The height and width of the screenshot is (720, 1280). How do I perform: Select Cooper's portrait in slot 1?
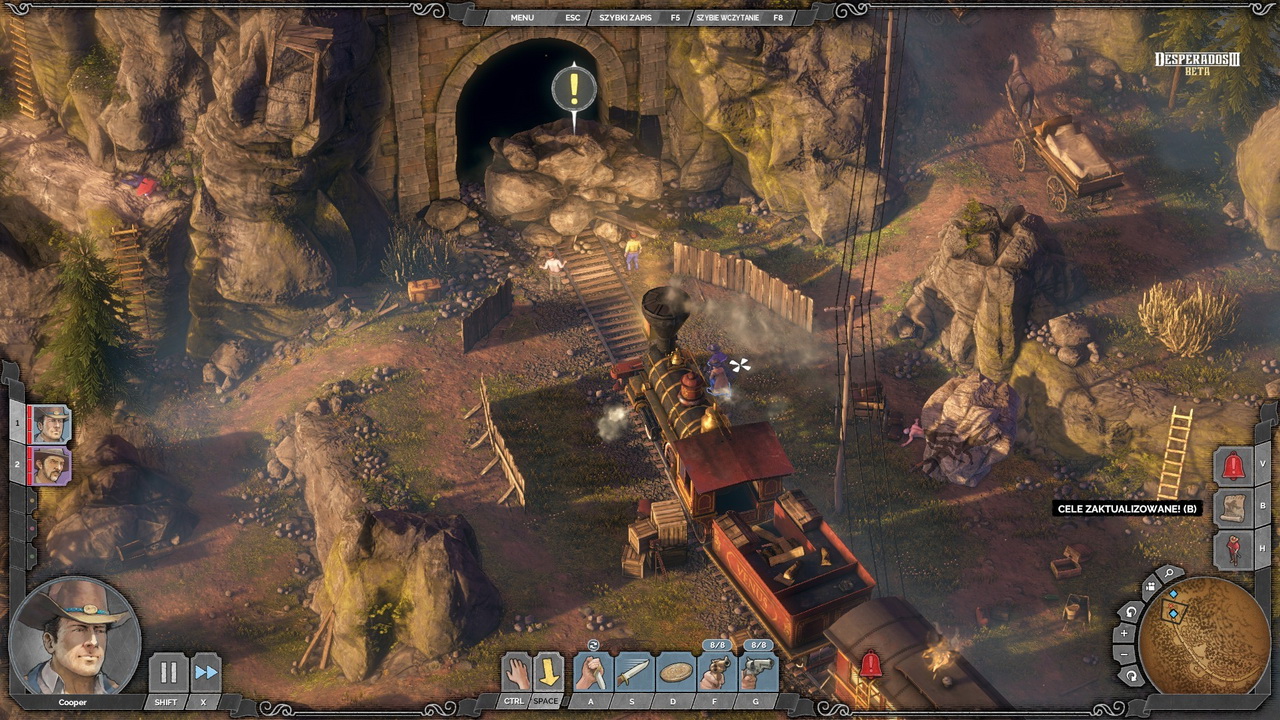[x=50, y=425]
